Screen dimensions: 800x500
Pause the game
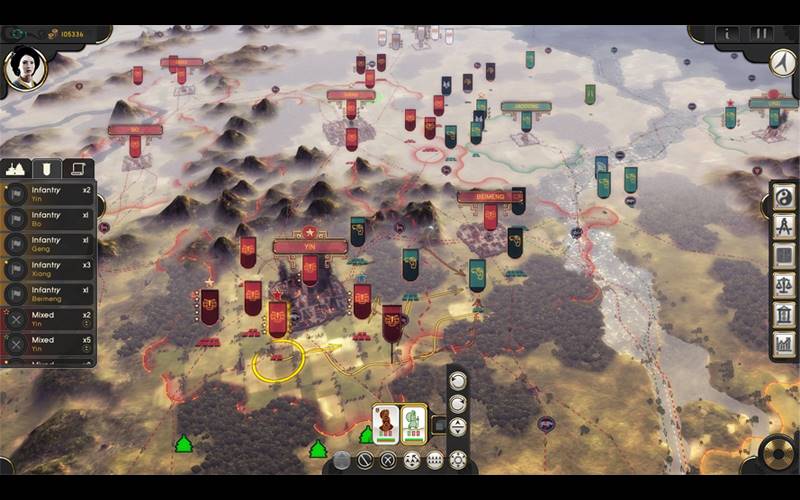pyautogui.click(x=761, y=34)
